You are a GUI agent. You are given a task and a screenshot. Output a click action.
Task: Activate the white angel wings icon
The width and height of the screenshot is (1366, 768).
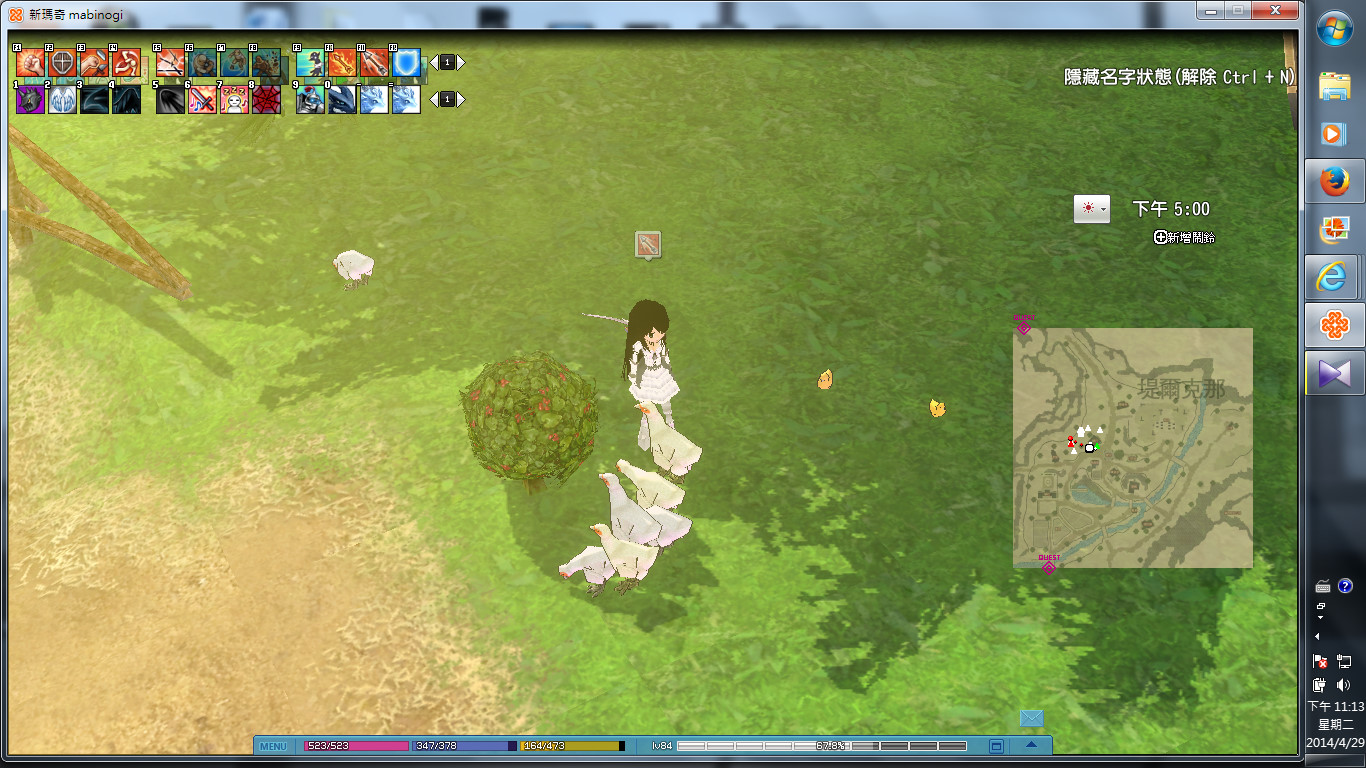[x=62, y=100]
